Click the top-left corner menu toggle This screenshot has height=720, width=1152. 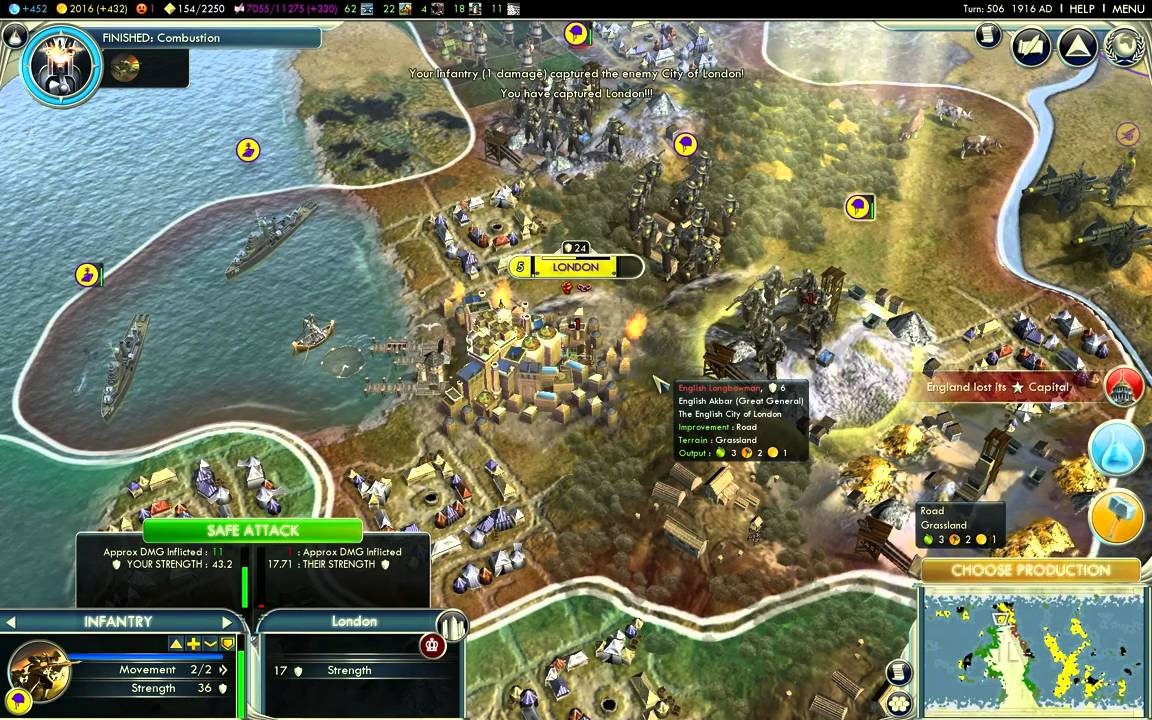pos(14,37)
